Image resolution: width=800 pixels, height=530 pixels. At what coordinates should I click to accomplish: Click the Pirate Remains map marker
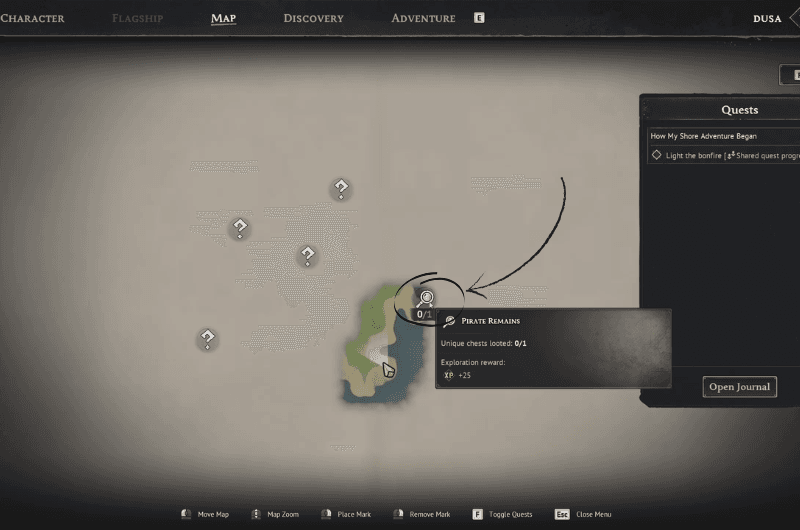click(426, 298)
